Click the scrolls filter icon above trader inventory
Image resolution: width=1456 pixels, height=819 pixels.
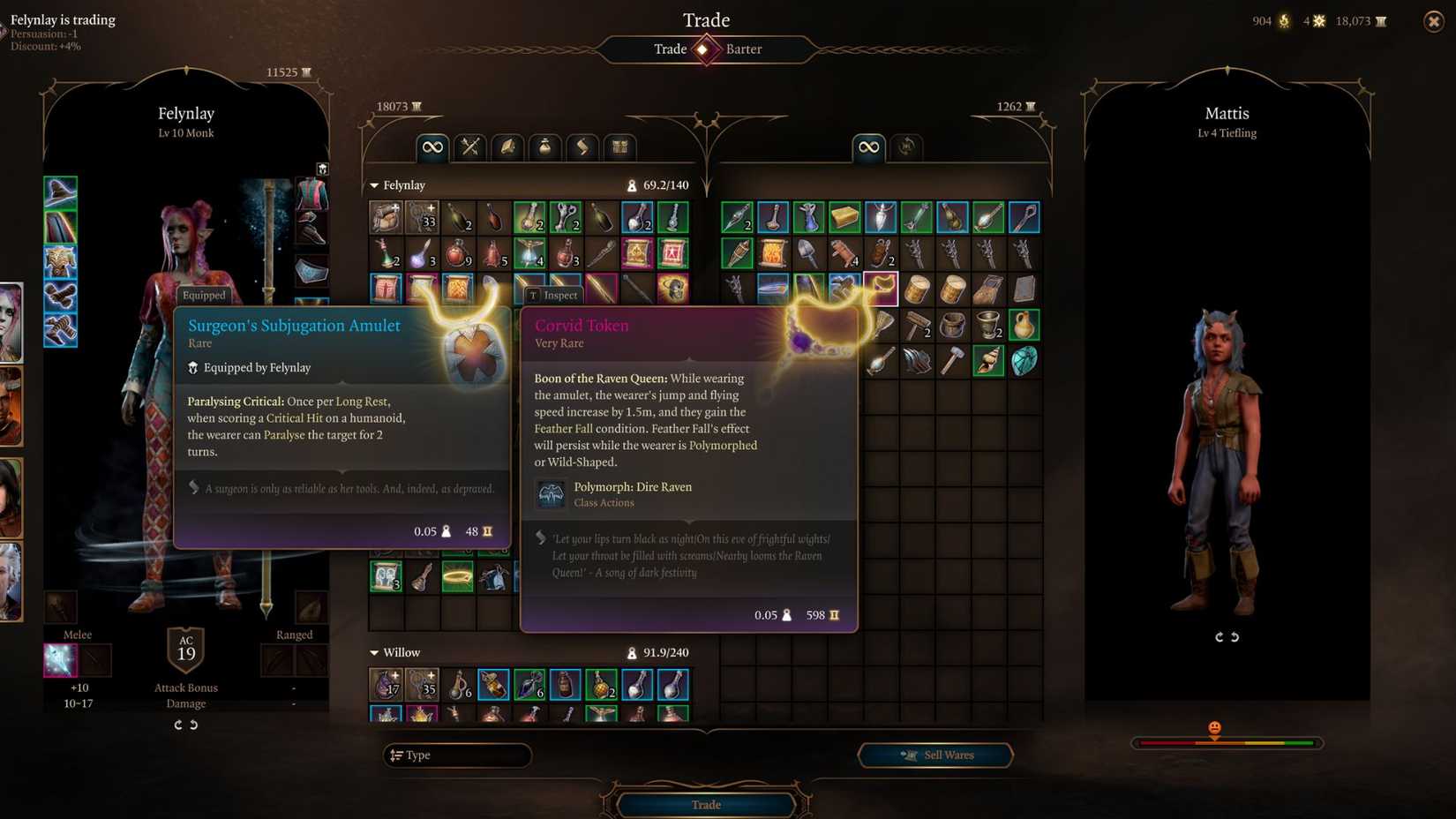point(582,147)
